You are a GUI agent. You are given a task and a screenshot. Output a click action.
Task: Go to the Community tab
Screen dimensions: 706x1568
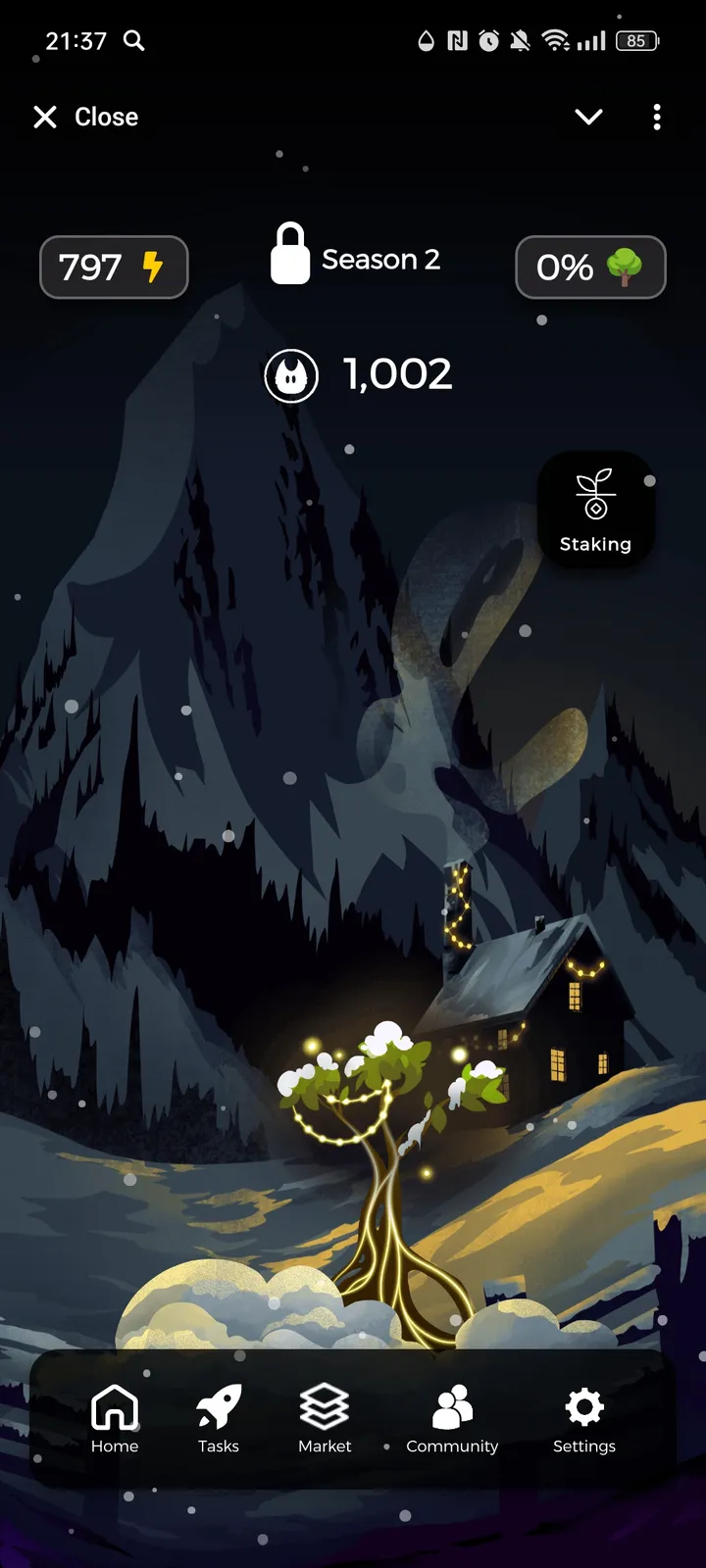[x=452, y=1418]
